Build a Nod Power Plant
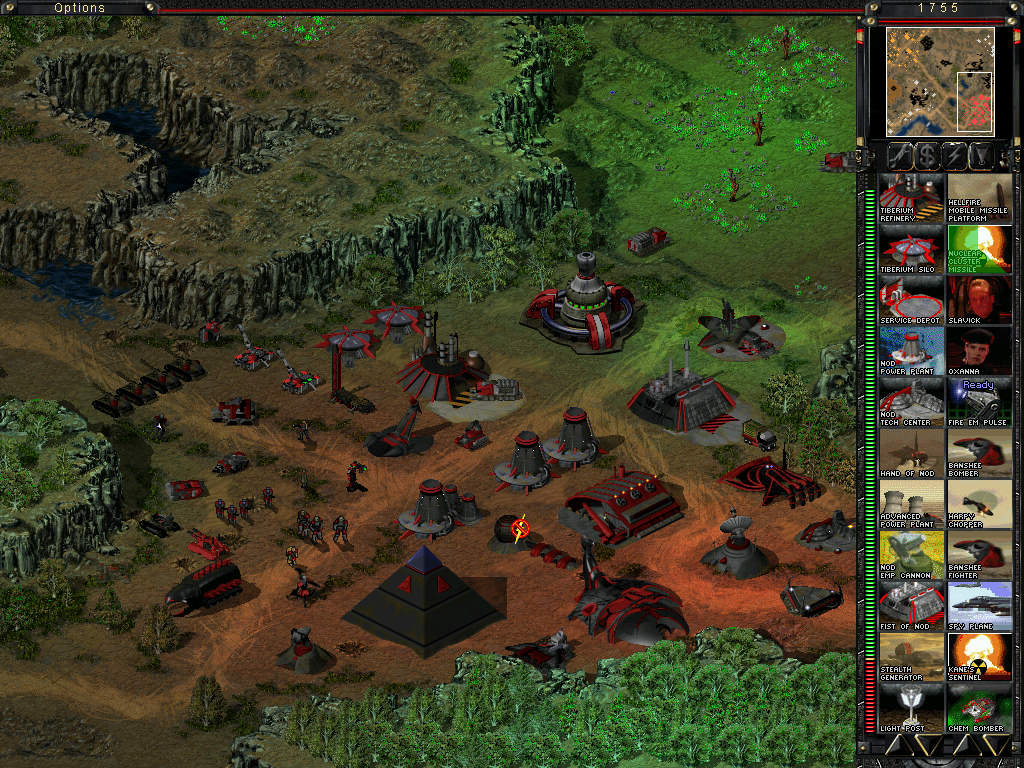This screenshot has width=1024, height=768. 911,351
